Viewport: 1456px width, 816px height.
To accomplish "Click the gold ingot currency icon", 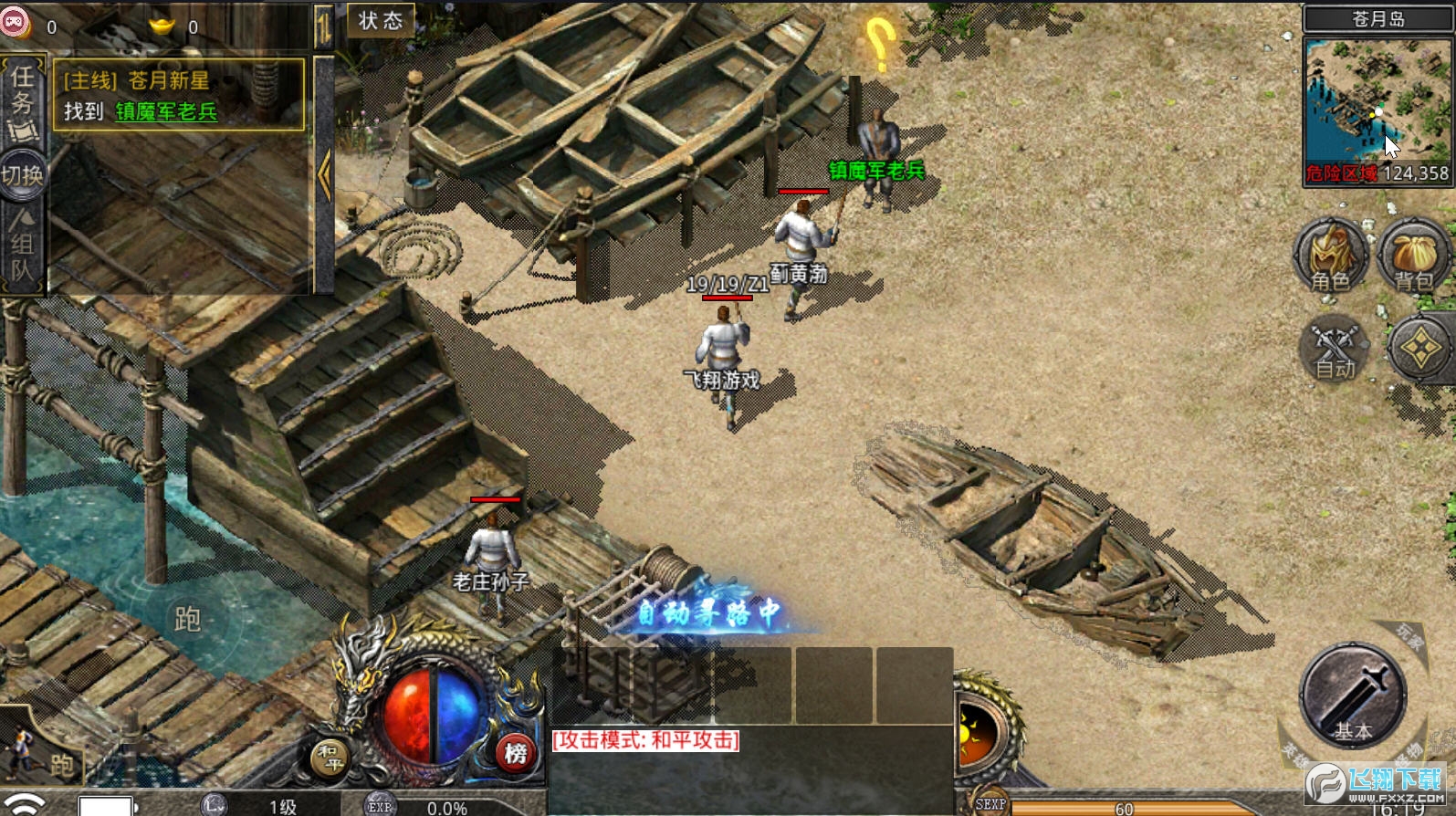I will (x=162, y=26).
